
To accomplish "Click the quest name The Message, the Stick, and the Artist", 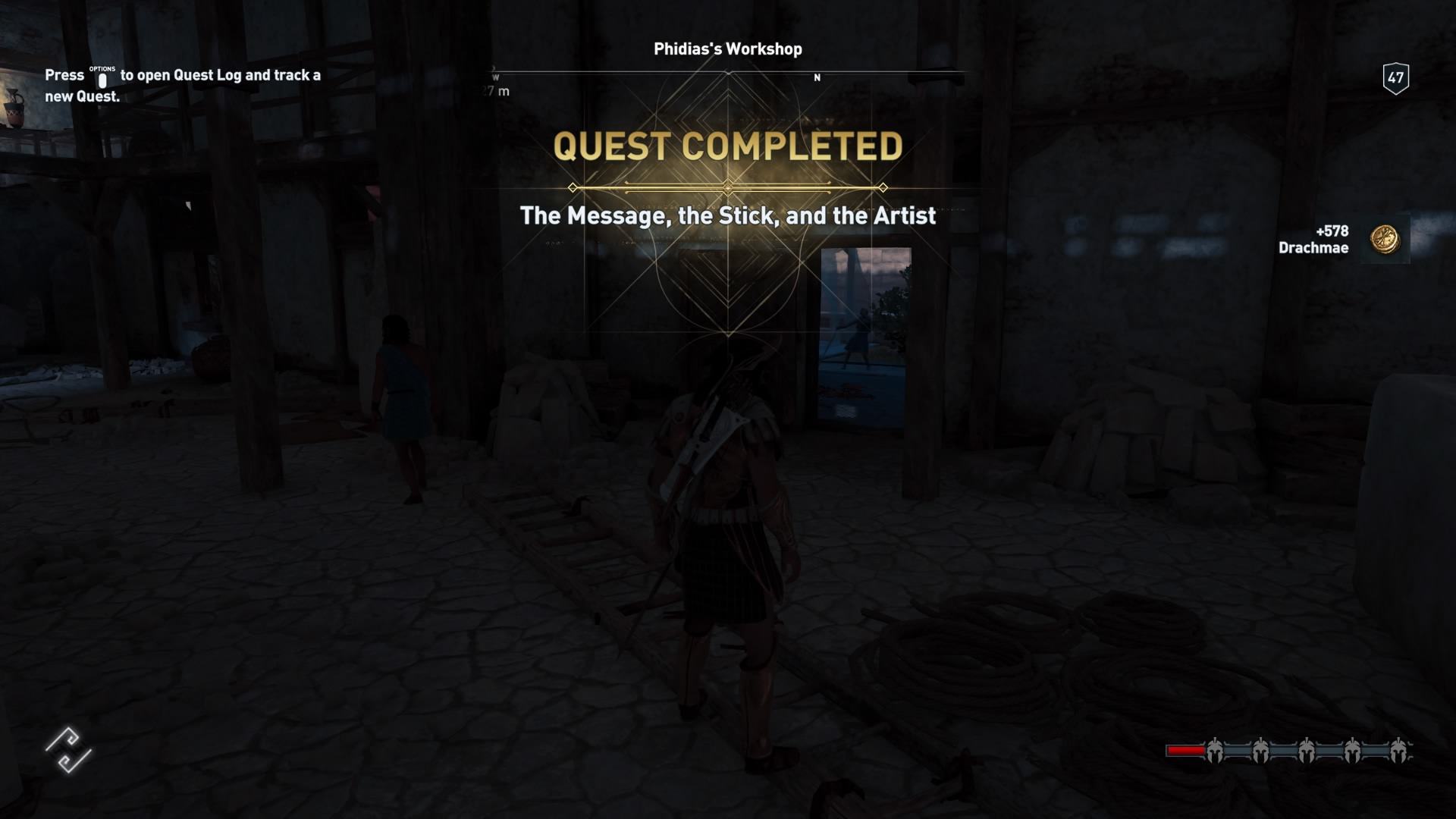I will [x=728, y=216].
